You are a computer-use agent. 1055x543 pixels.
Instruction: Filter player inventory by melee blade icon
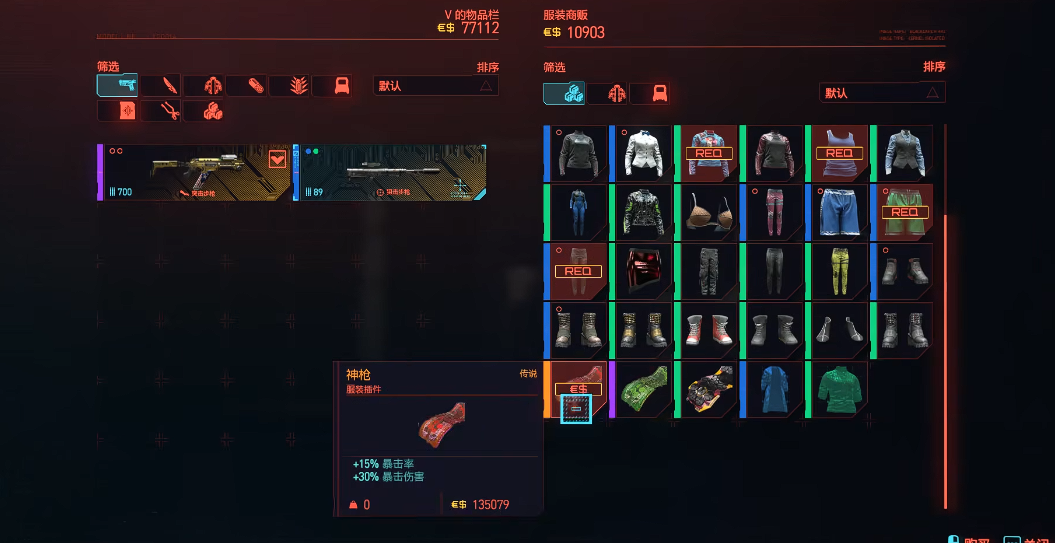tap(160, 86)
